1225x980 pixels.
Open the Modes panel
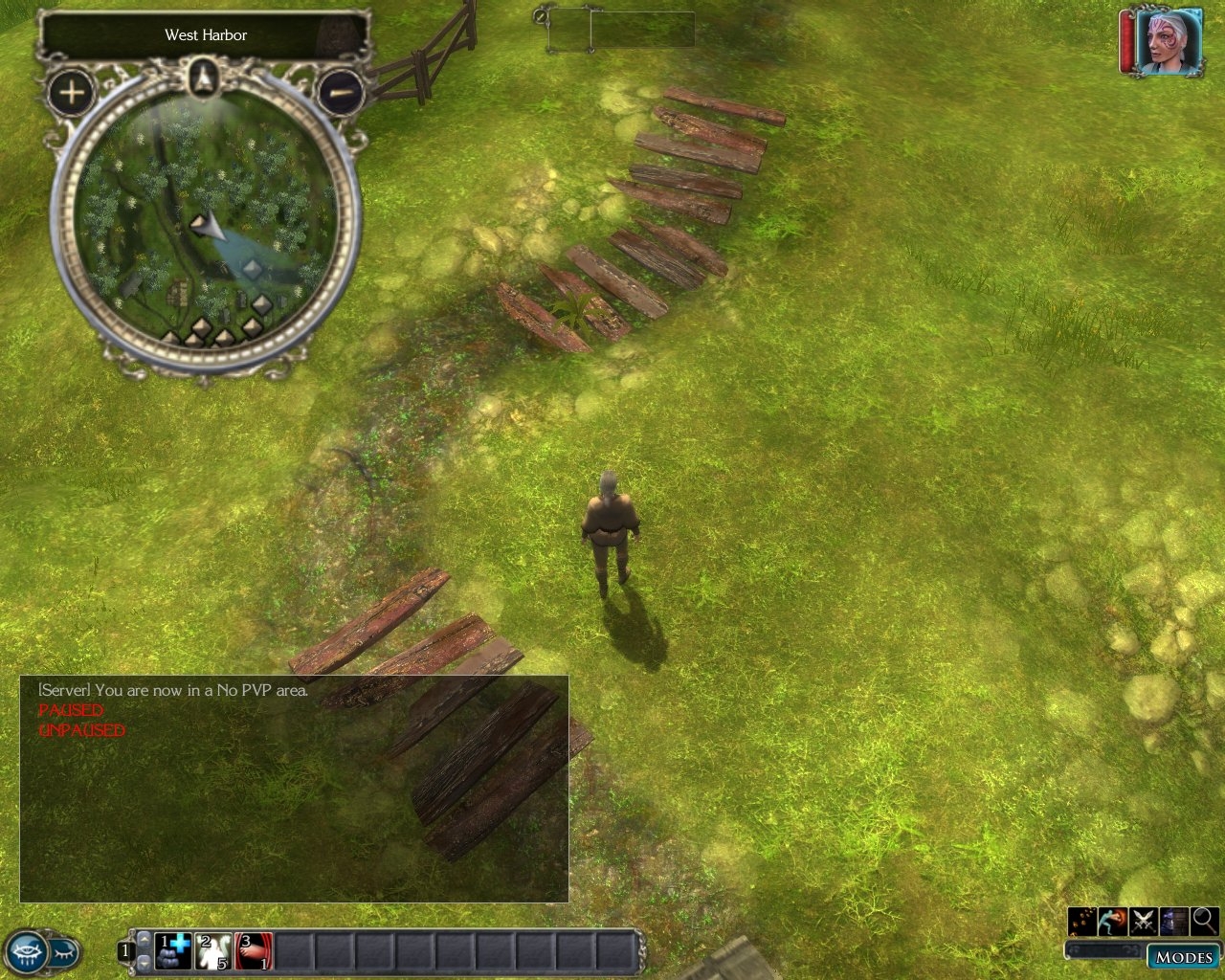tap(1184, 957)
